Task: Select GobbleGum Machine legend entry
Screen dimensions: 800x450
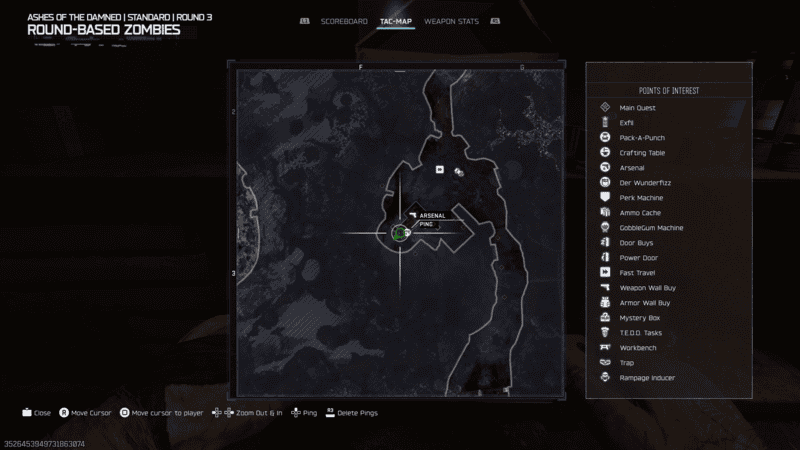Action: point(651,228)
